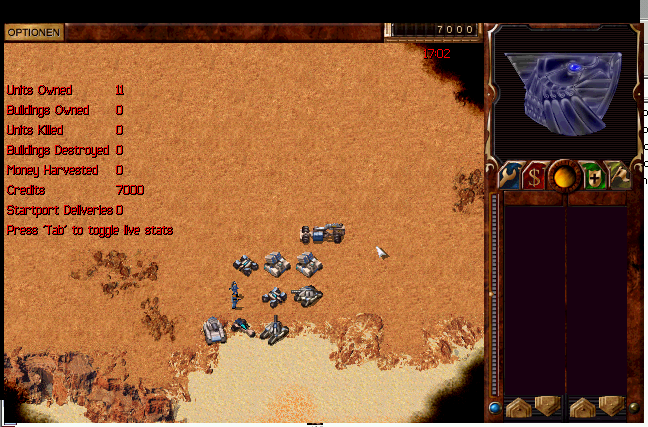Click the Atreides hawk radar screen
The height and width of the screenshot is (427, 648).
point(561,91)
